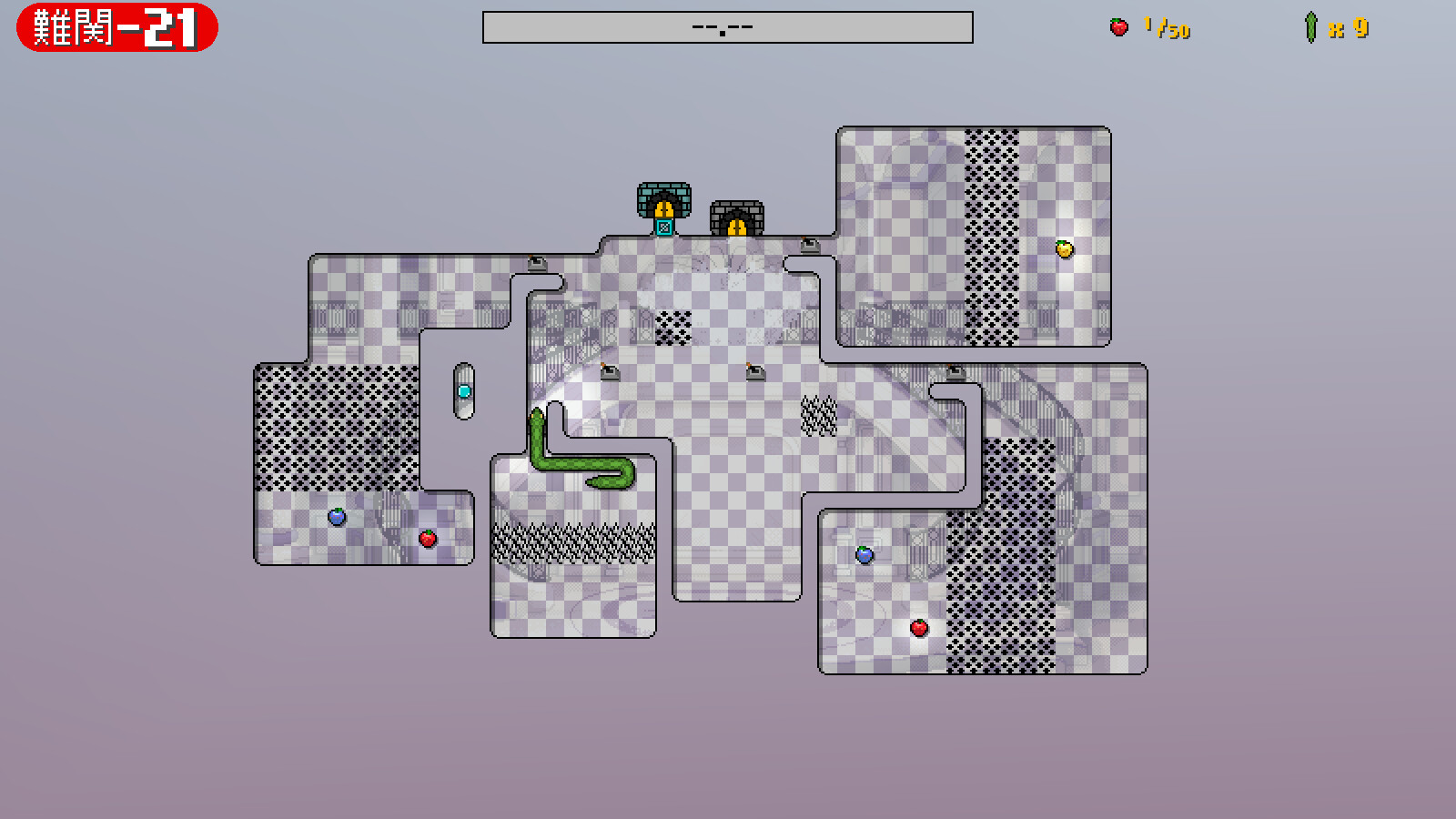Click the empty timer bar showing --.--
Image resolution: width=1456 pixels, height=819 pixels.
tap(725, 26)
